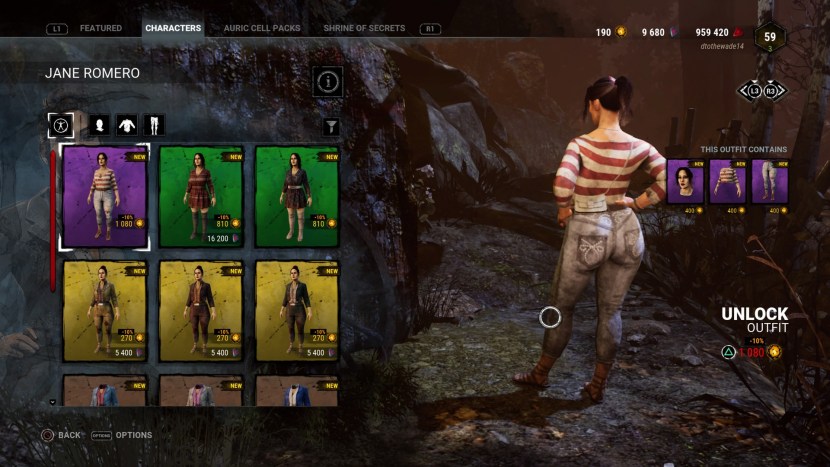Show Jane Romero's character info
The height and width of the screenshot is (467, 830).
coord(328,82)
